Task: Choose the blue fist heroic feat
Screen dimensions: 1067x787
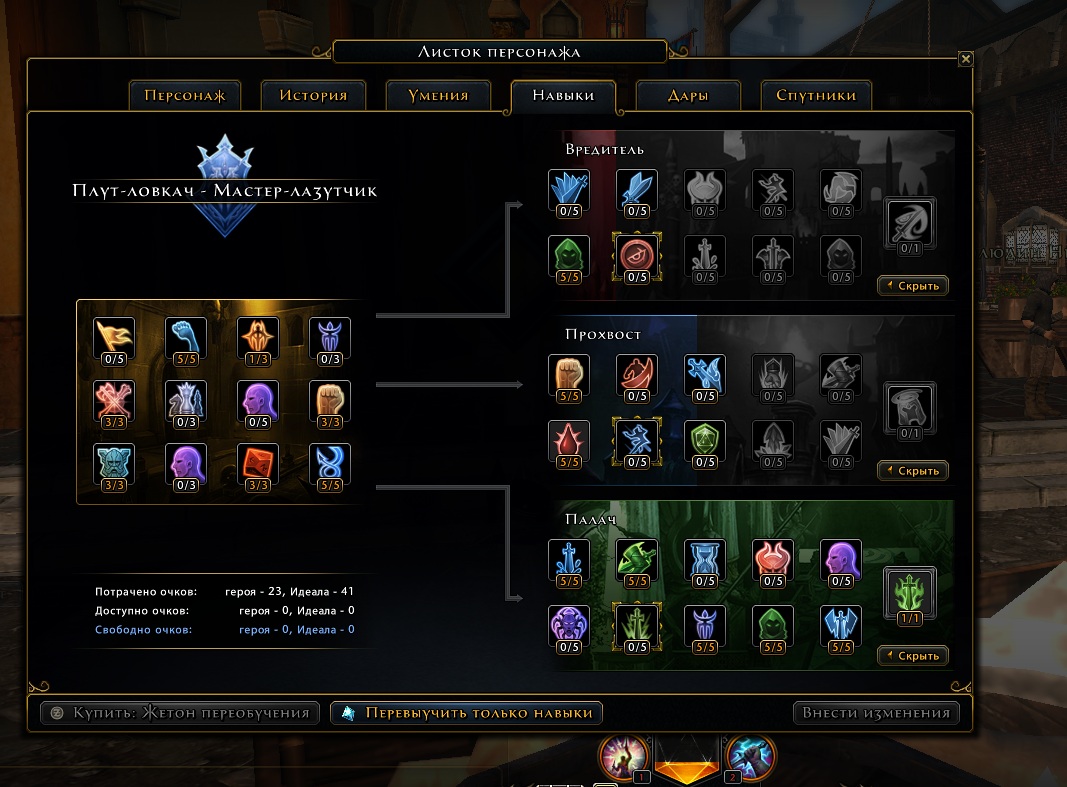Action: pos(185,338)
